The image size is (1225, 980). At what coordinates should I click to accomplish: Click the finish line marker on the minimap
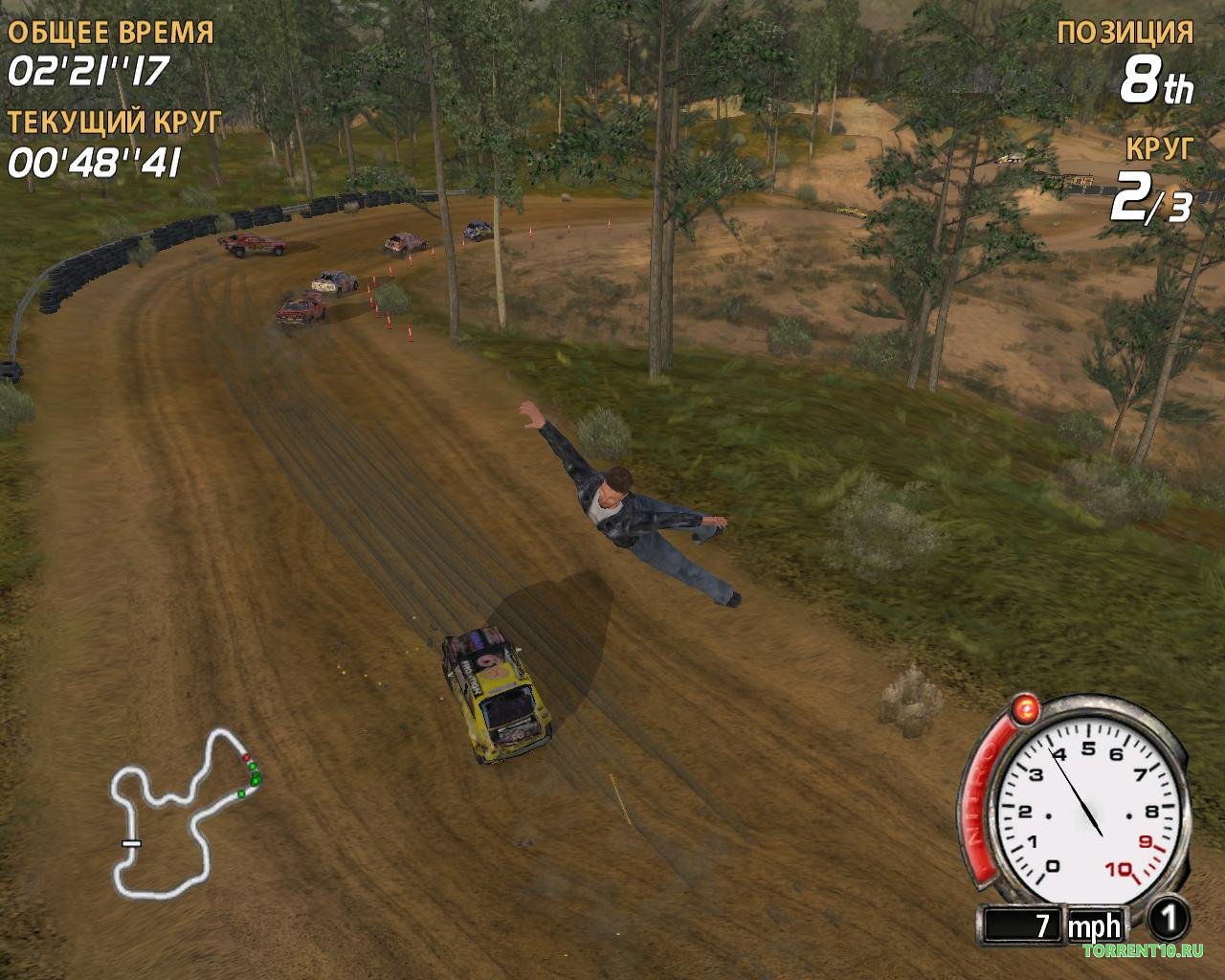[131, 843]
